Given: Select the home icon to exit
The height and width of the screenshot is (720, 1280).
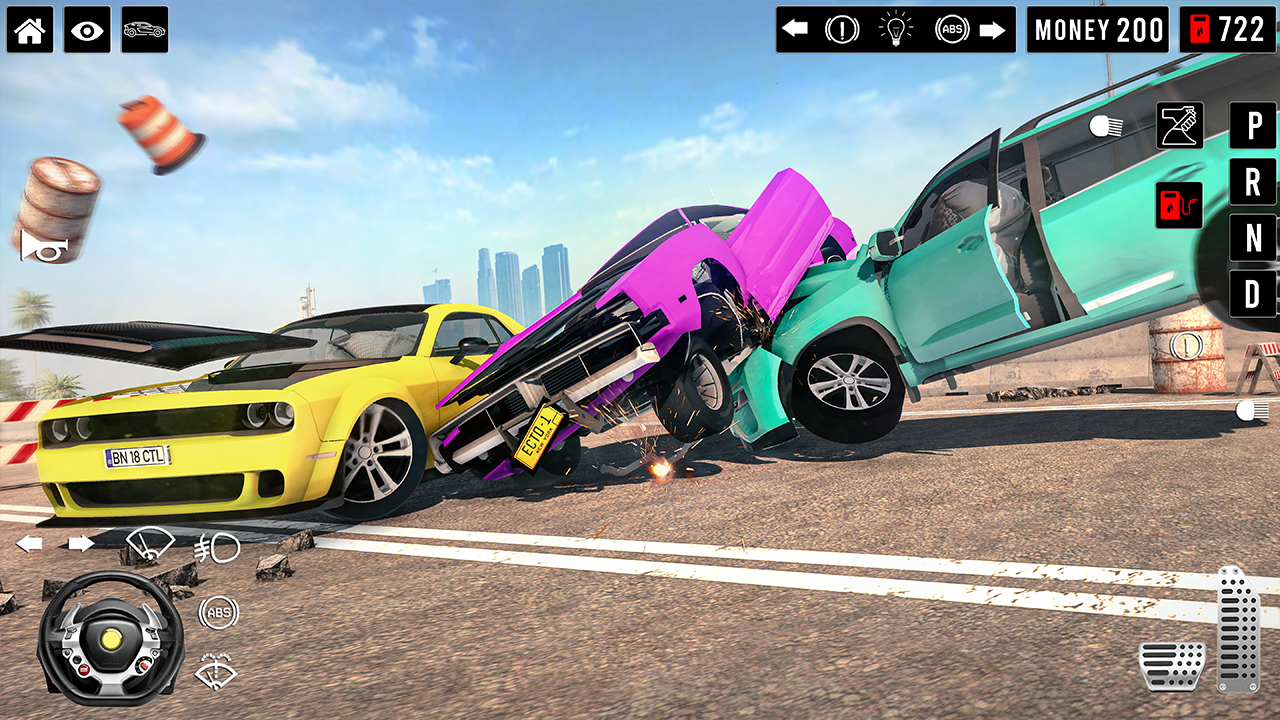Looking at the screenshot, I should point(30,30).
